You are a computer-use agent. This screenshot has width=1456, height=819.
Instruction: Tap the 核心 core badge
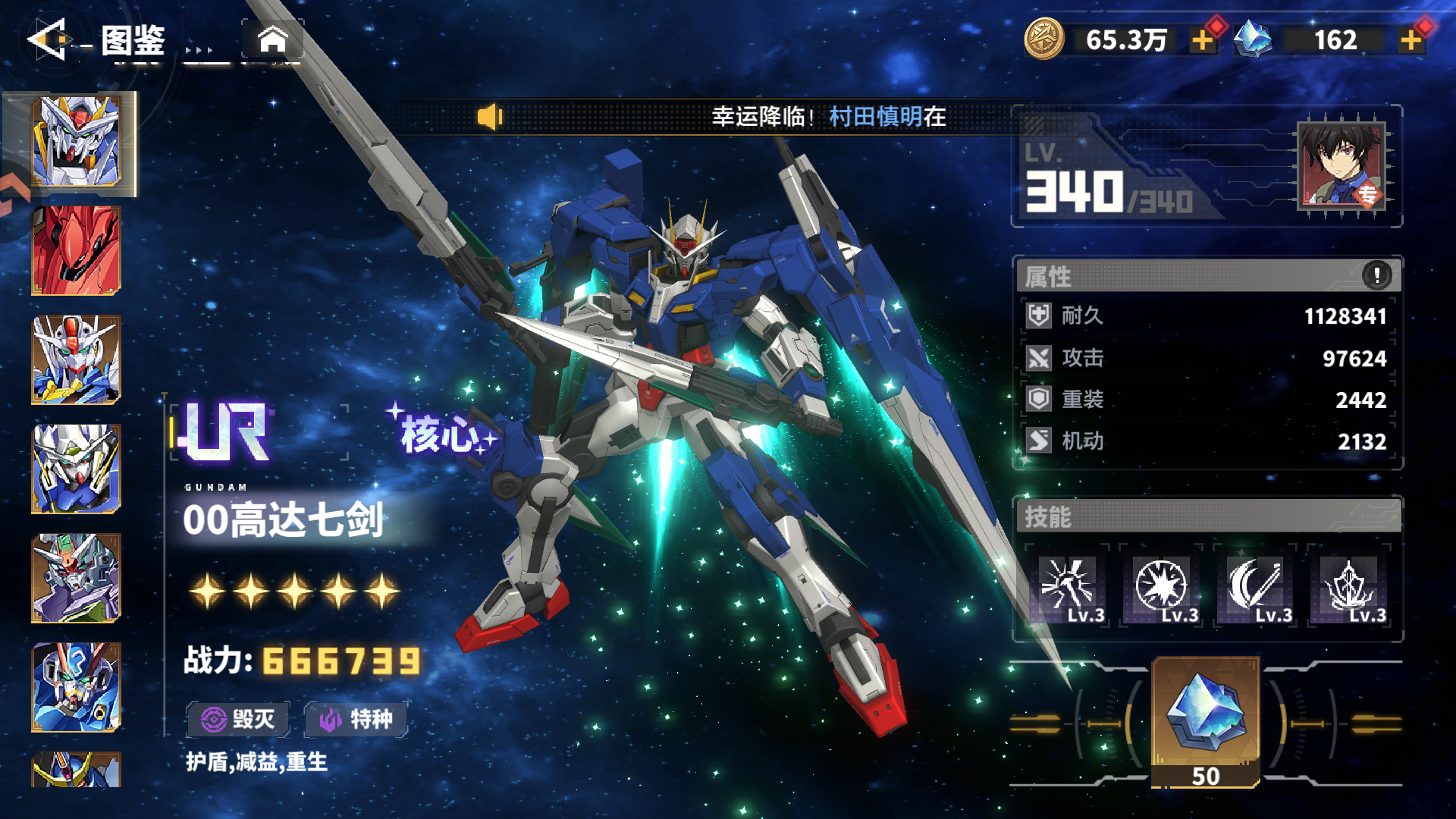[441, 434]
